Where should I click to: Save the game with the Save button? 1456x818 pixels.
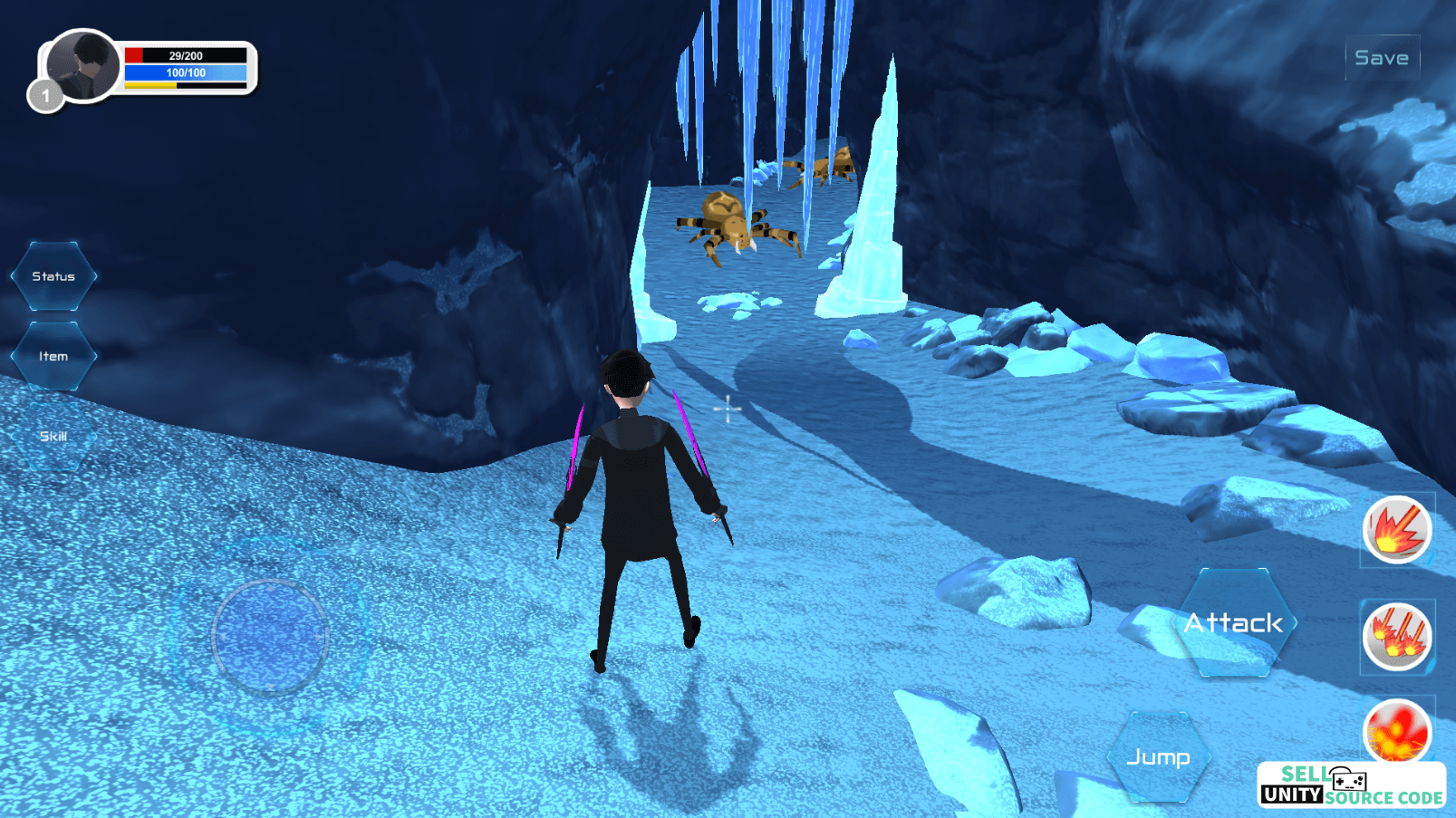(x=1381, y=58)
